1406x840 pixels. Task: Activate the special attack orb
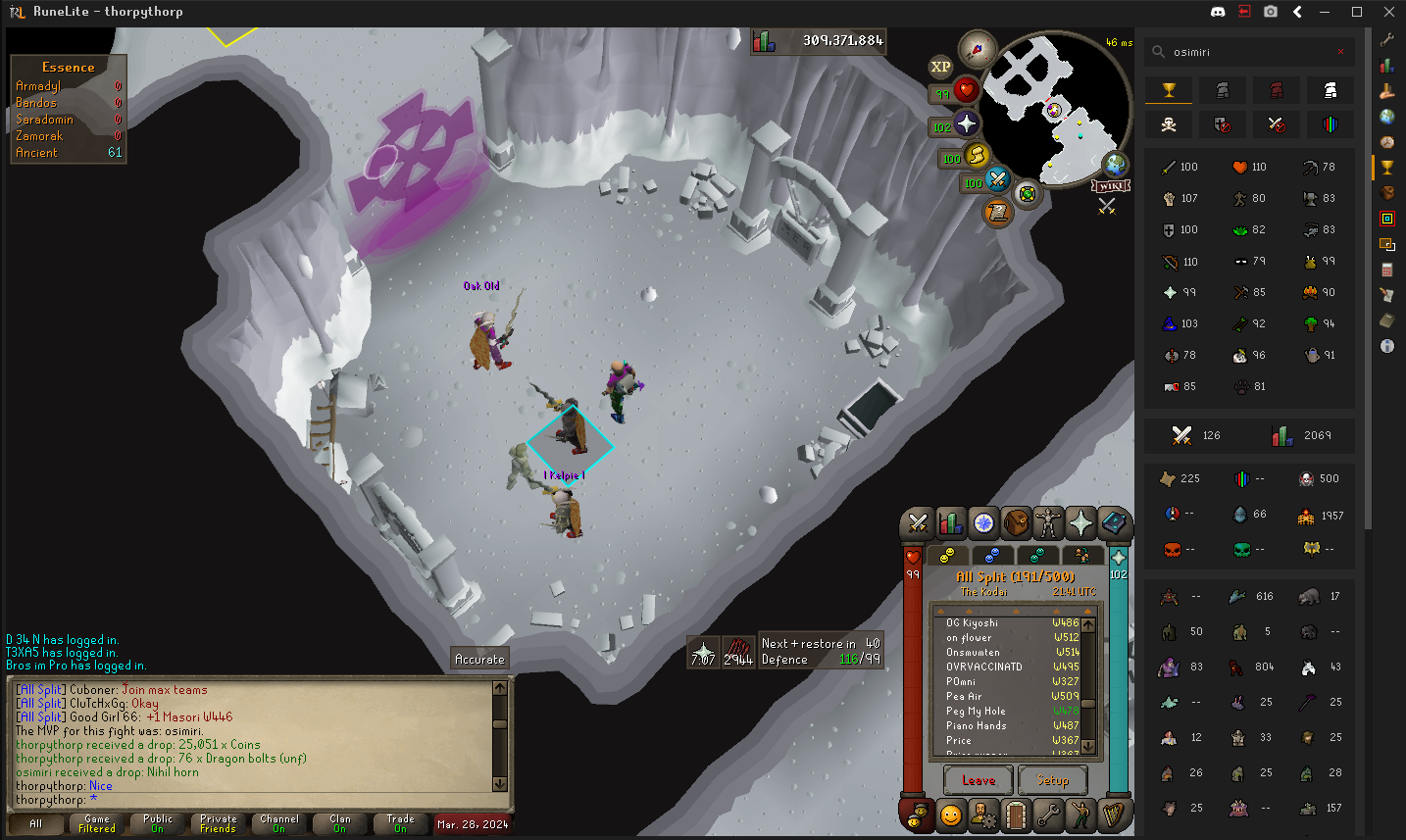coord(997,179)
